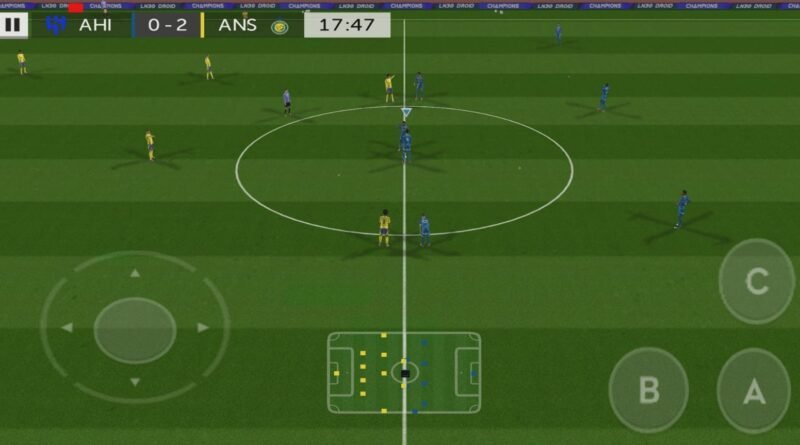Click the virtual joystick's up arrow
This screenshot has width=800, height=445.
135,272
